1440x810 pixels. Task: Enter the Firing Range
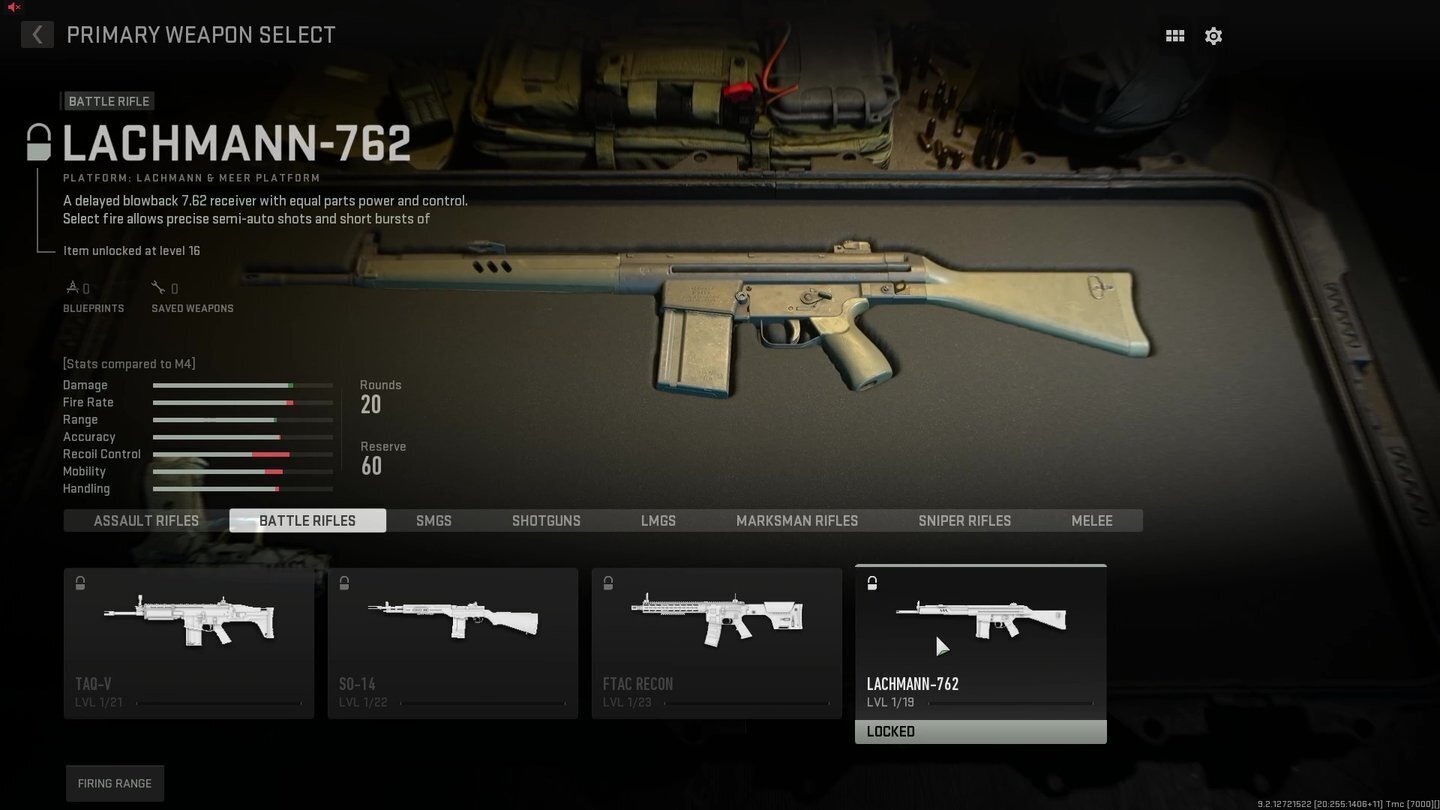pos(115,783)
